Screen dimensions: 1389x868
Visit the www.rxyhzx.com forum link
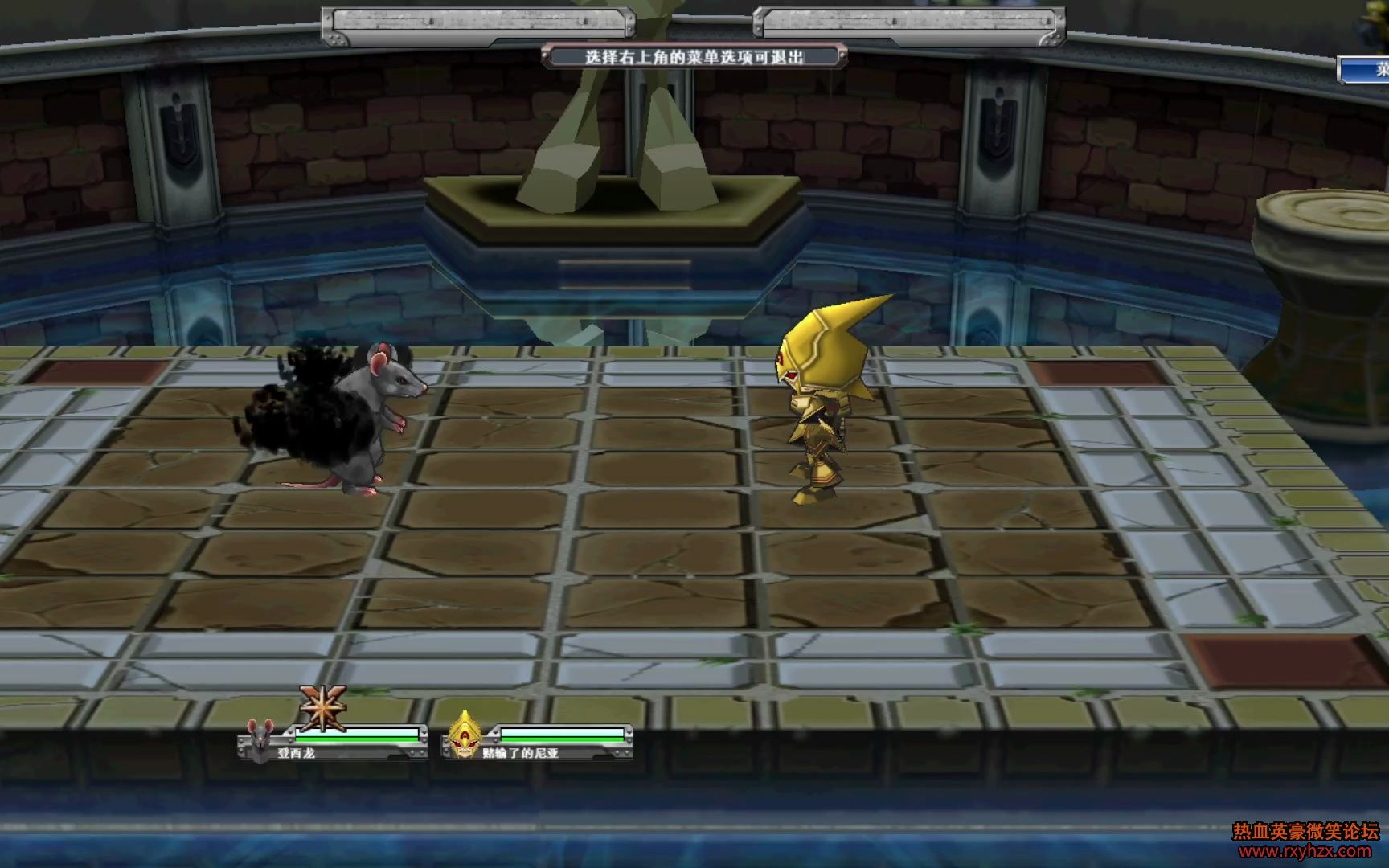click(x=1305, y=851)
